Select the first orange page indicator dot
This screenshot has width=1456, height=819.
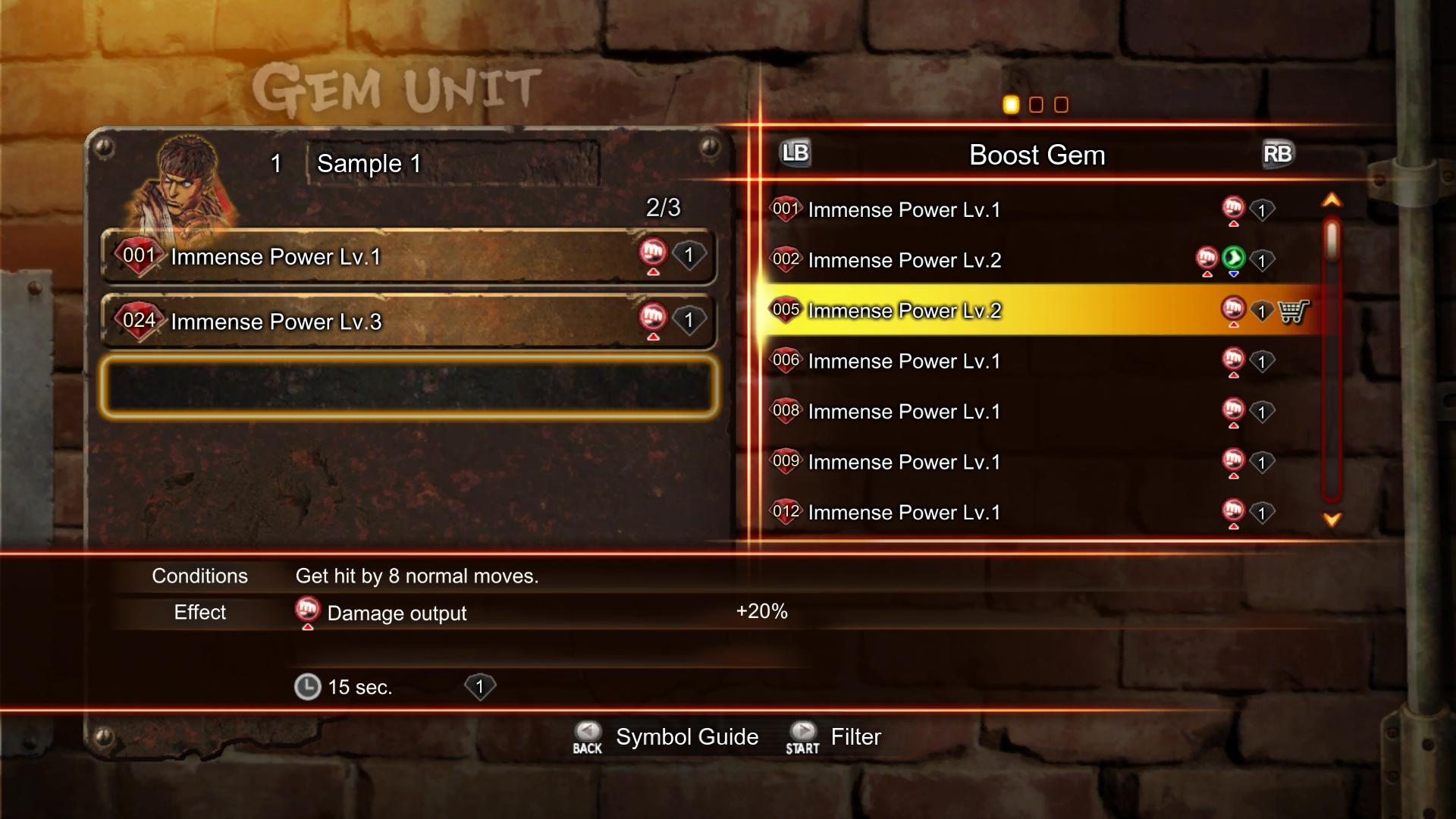click(x=1011, y=105)
